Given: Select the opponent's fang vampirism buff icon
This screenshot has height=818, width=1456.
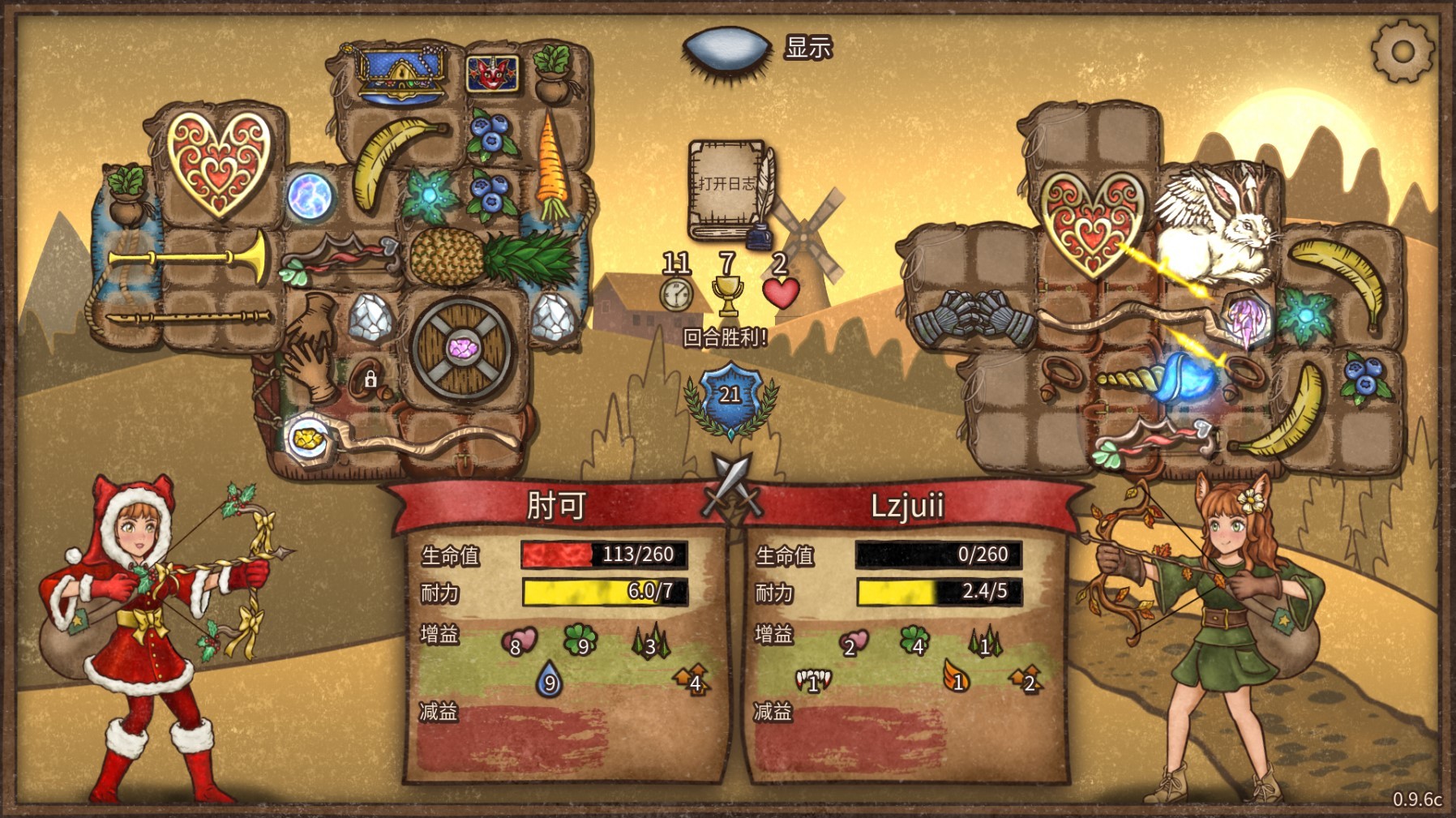Looking at the screenshot, I should click(814, 681).
